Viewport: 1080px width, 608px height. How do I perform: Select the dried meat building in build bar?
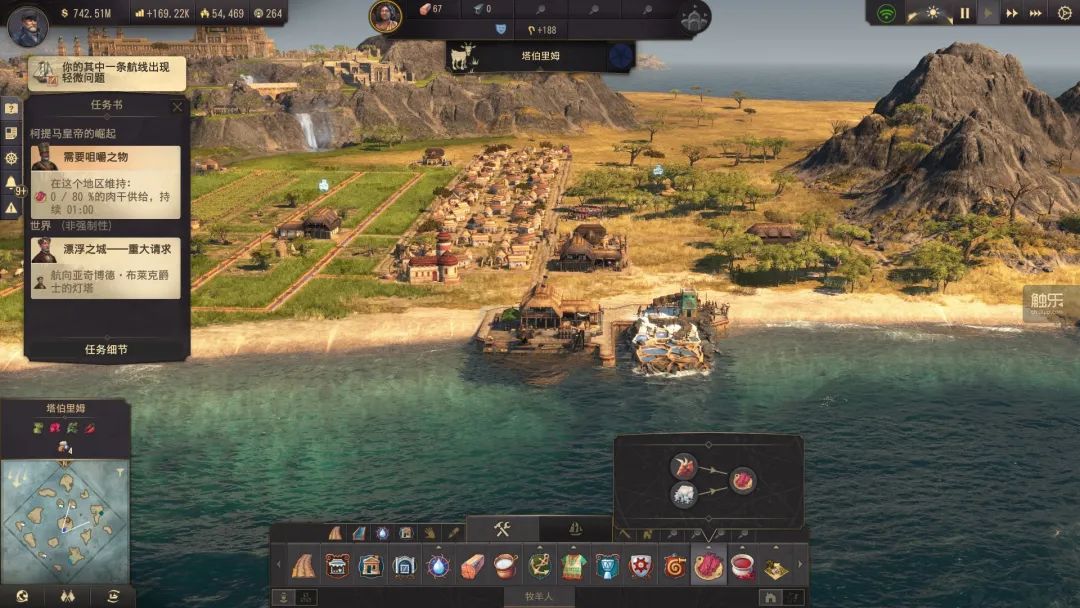[708, 566]
